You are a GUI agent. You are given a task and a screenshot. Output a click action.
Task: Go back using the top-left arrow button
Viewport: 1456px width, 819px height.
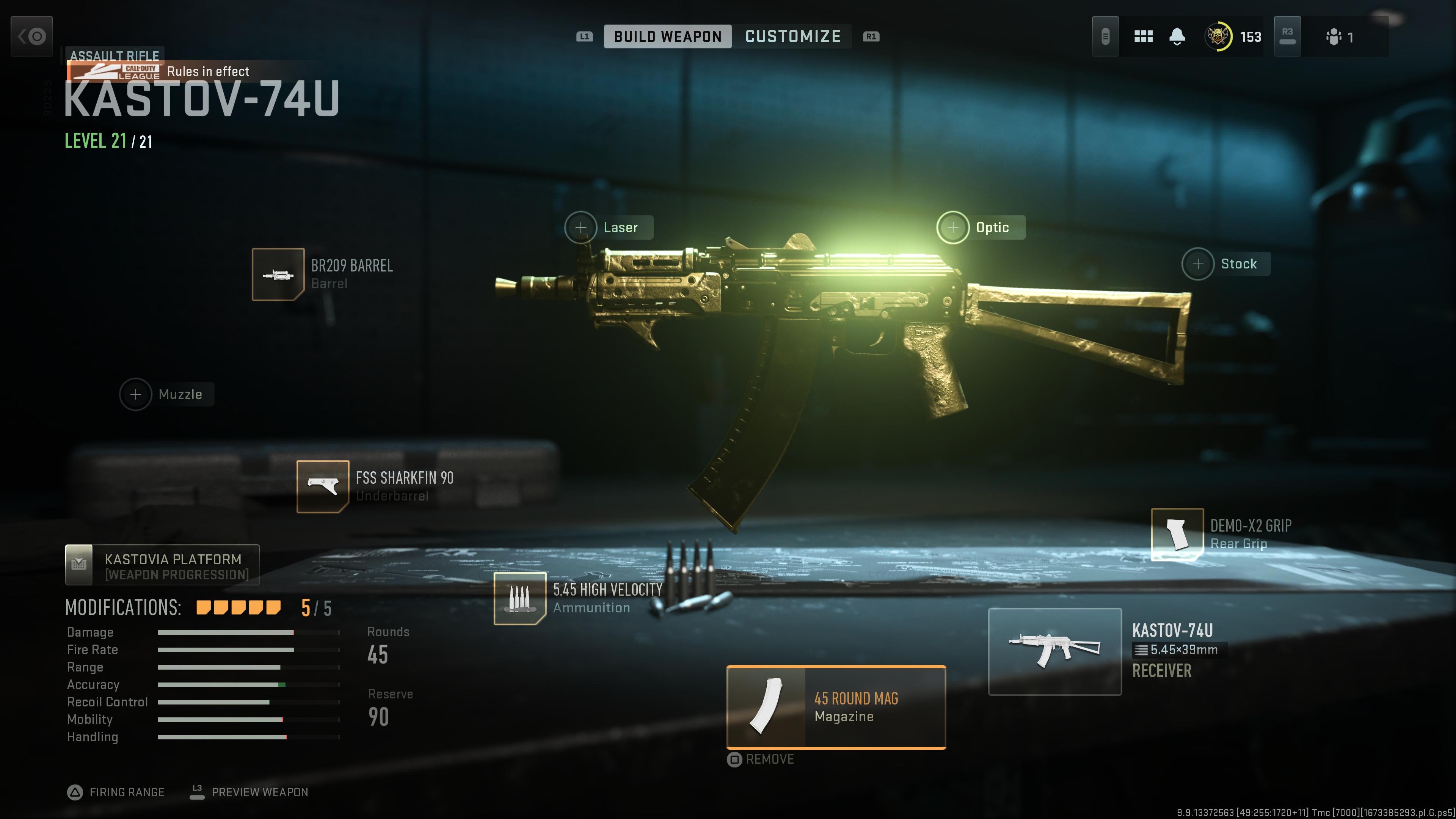32,37
